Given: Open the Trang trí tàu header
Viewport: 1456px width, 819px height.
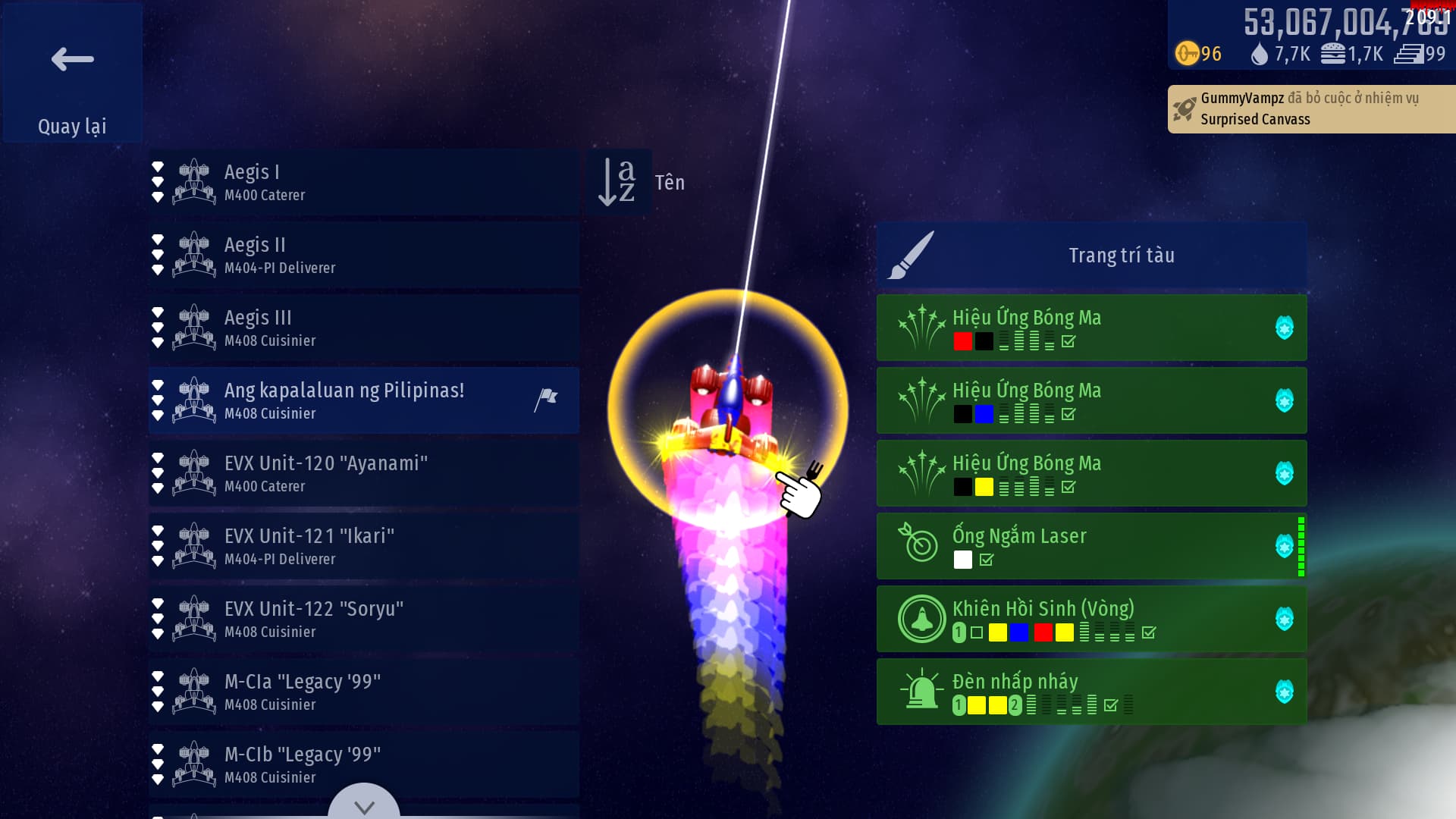Looking at the screenshot, I should click(1091, 255).
